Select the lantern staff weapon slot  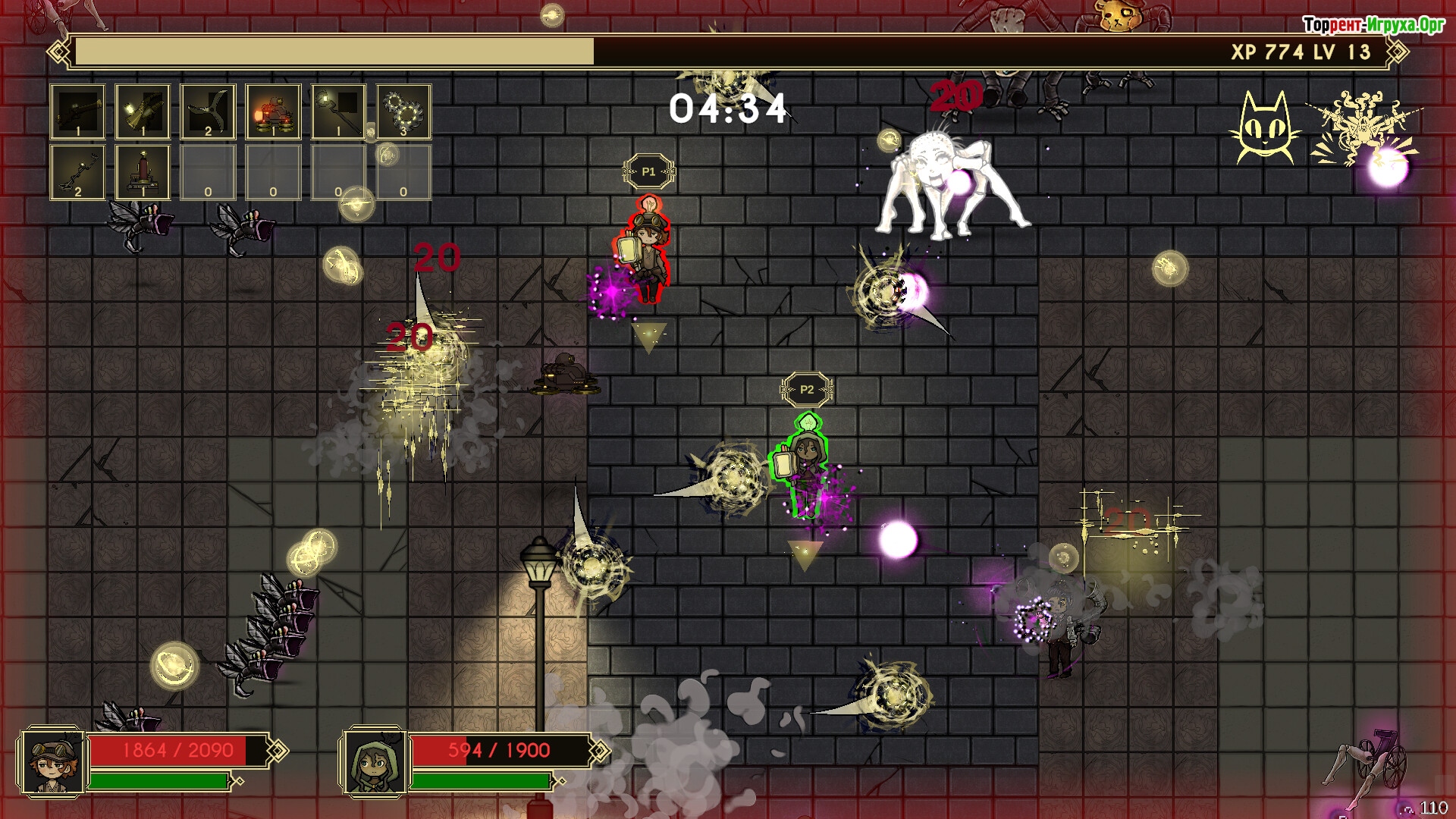[339, 111]
